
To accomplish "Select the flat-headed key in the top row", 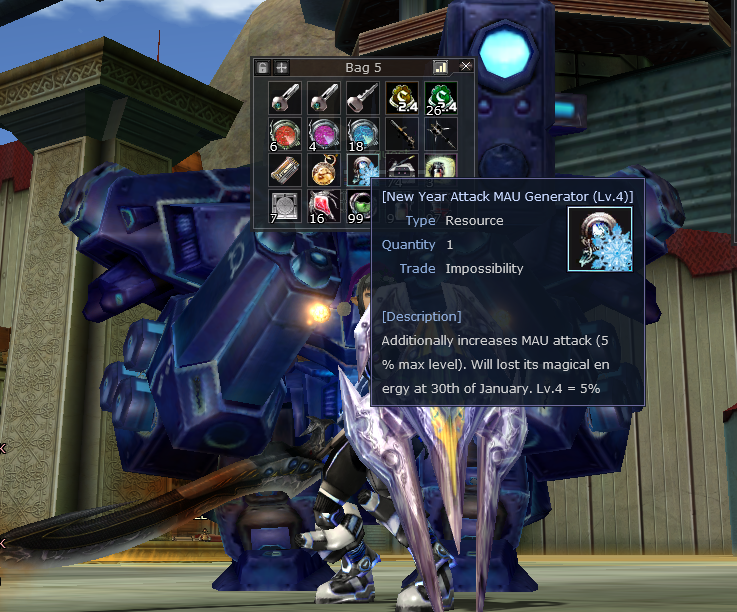I will [x=361, y=97].
